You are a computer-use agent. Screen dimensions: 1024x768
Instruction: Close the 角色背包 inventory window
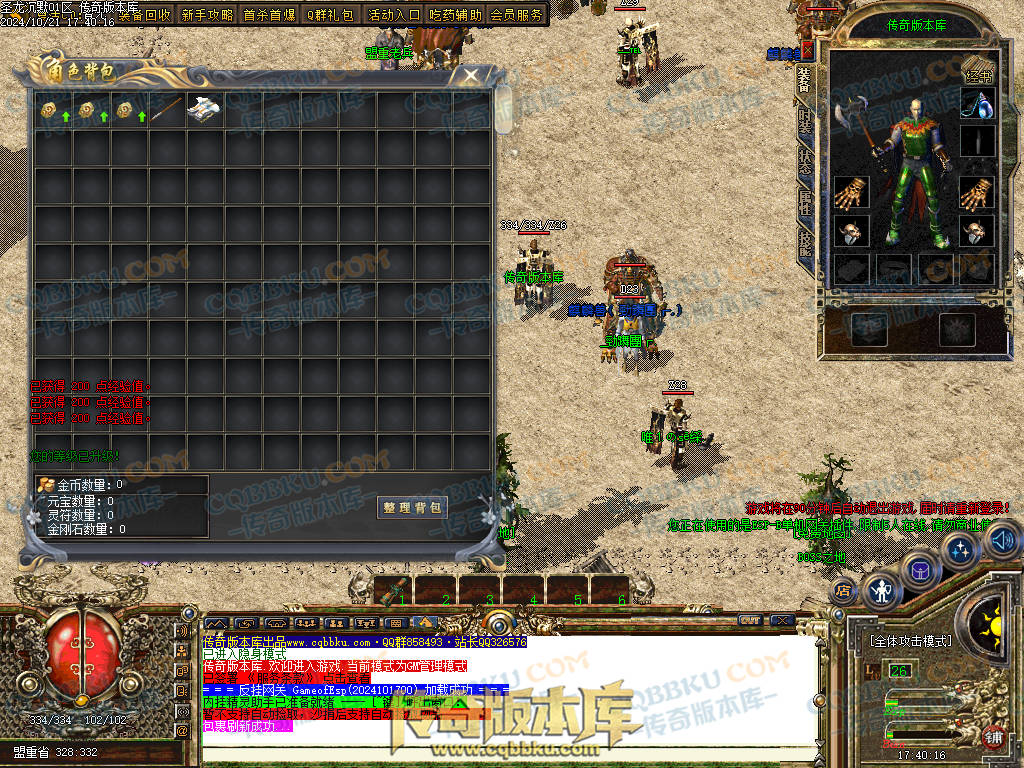coord(471,75)
